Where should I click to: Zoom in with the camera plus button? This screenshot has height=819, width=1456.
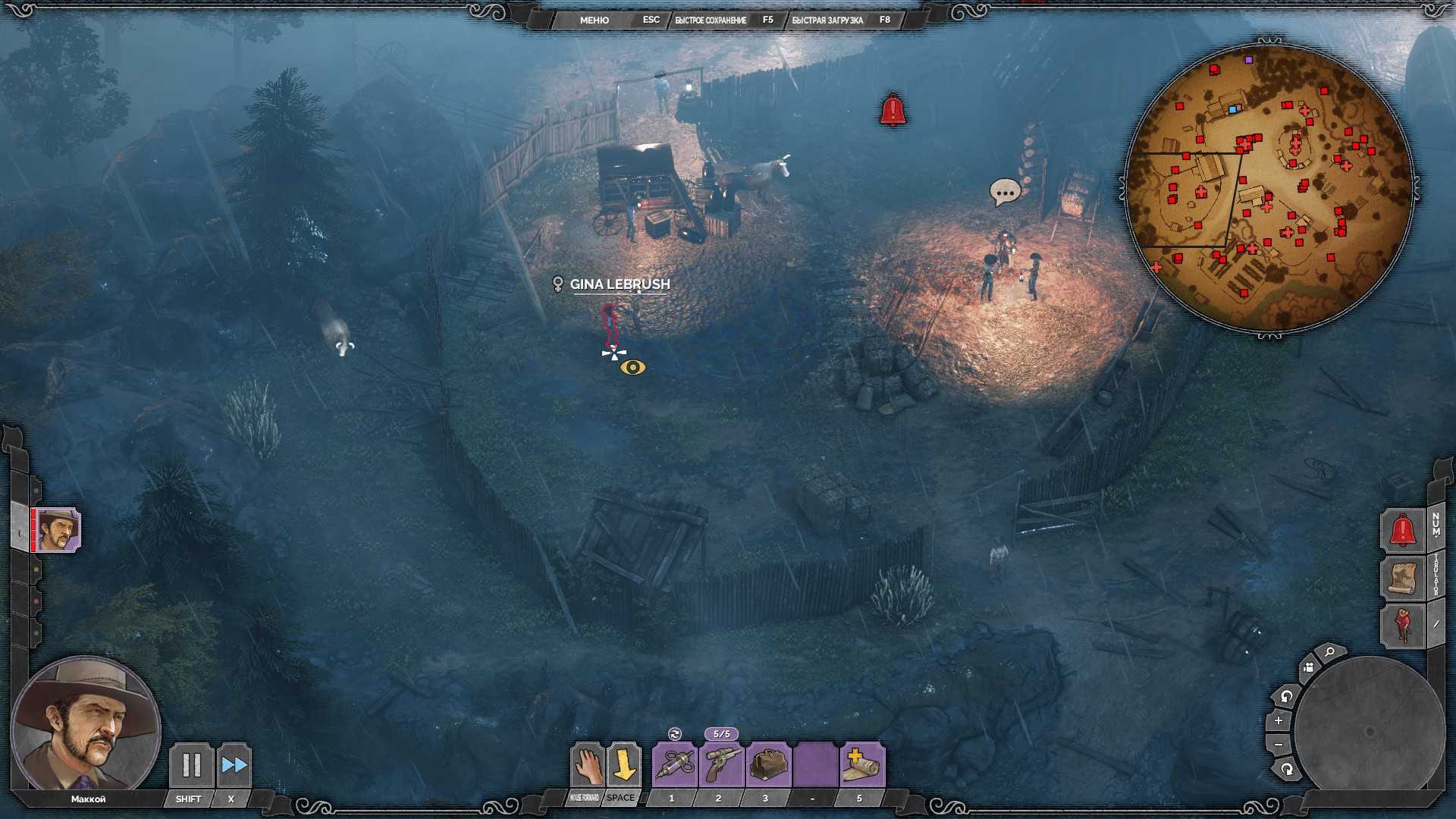click(x=1279, y=720)
